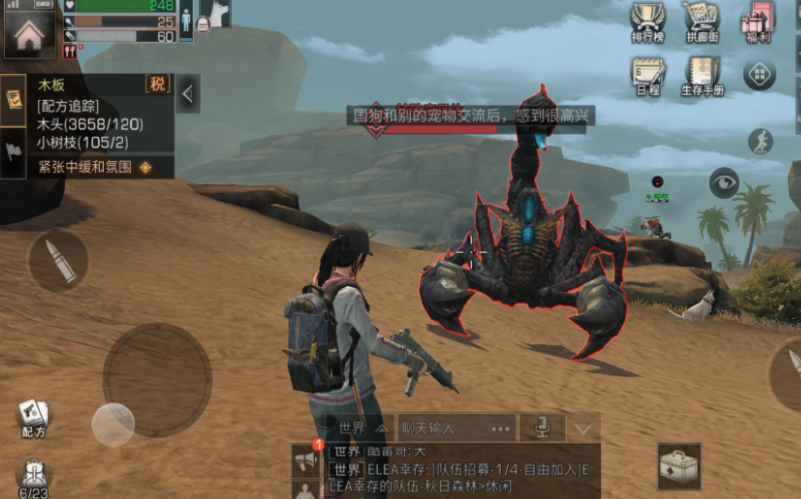Click the 聊天输入 chat input box
The image size is (801, 499).
pyautogui.click(x=456, y=427)
